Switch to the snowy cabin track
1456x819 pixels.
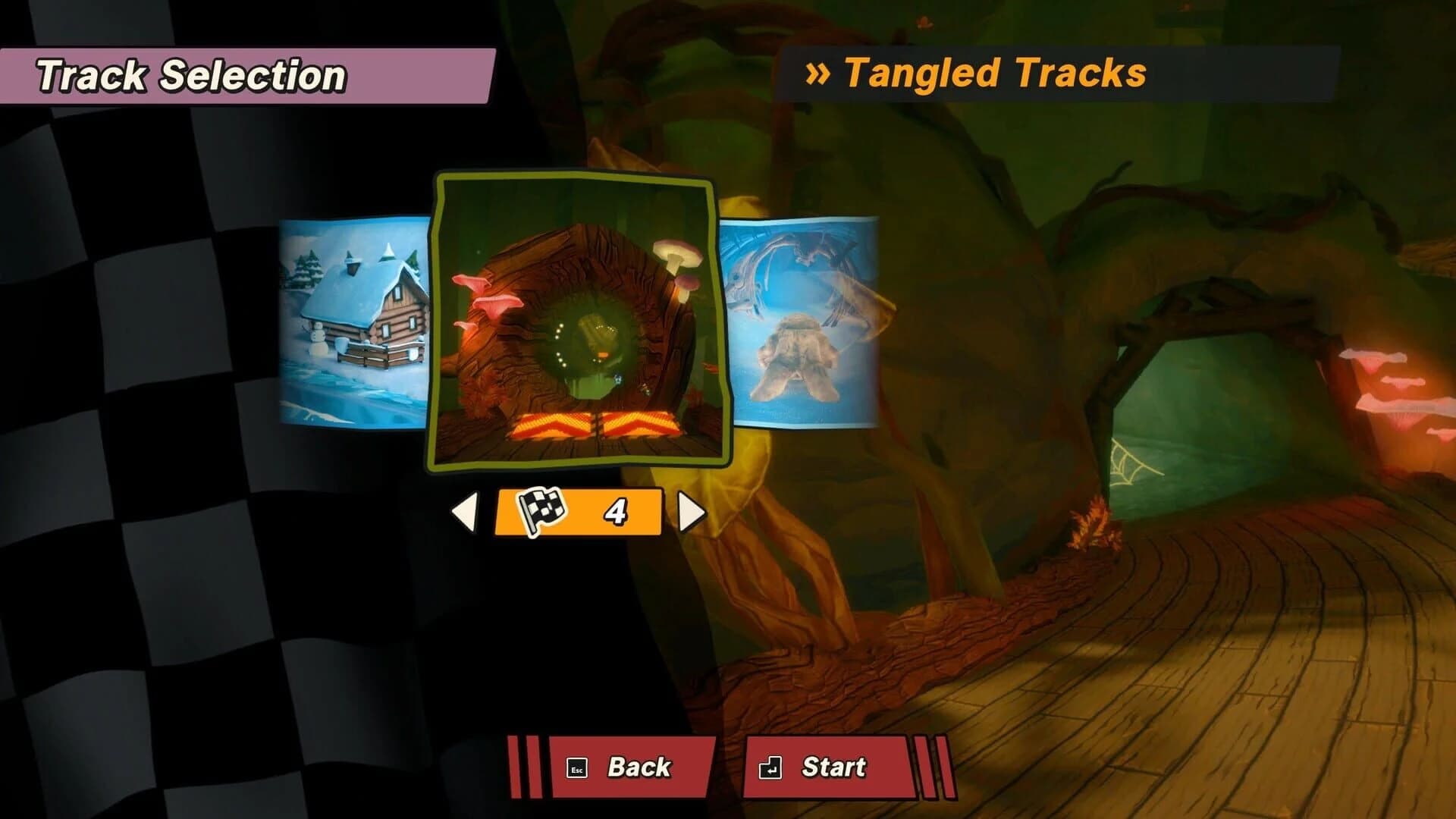coord(353,326)
